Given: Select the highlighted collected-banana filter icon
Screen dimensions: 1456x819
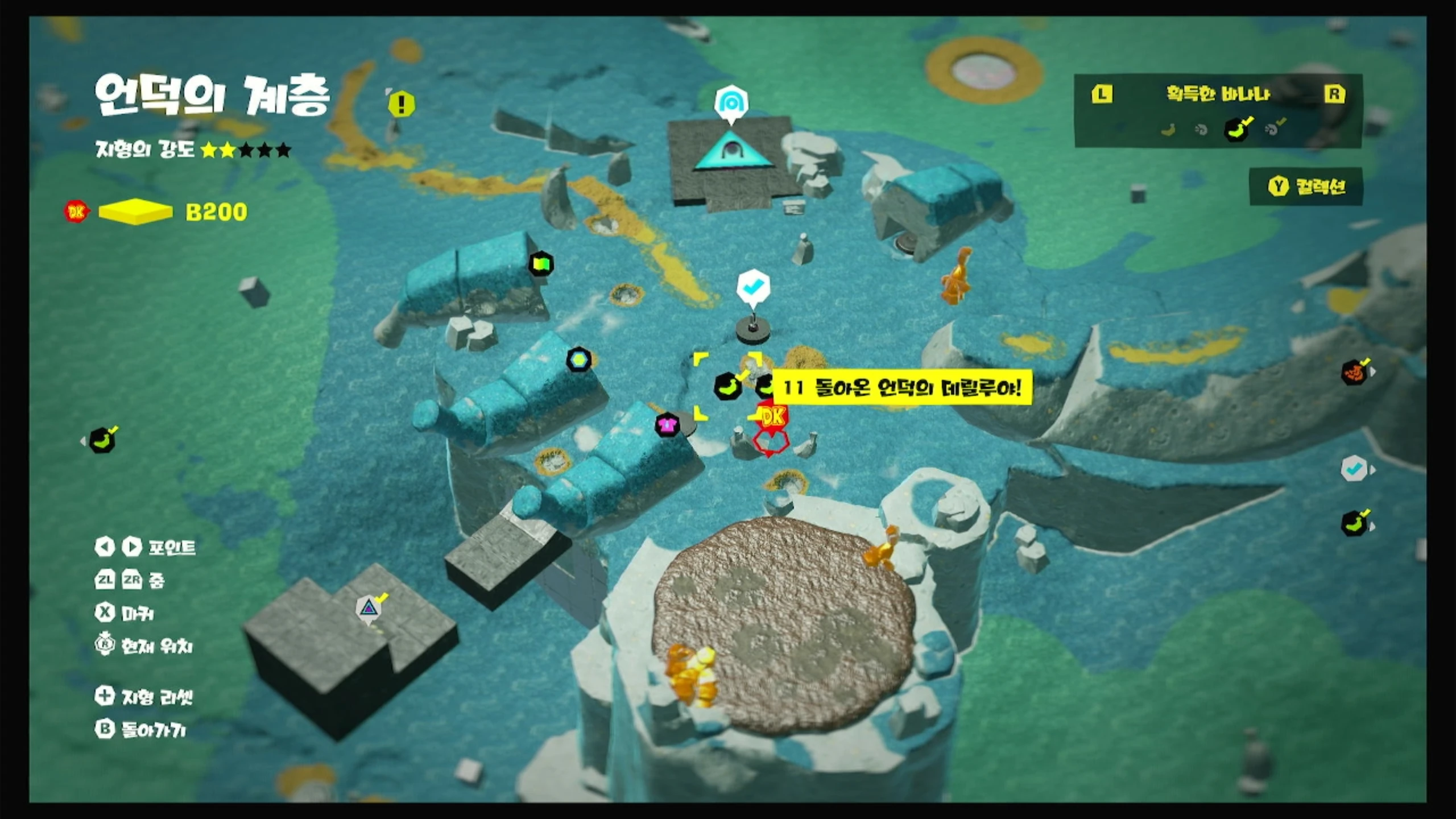Looking at the screenshot, I should pos(1236,130).
